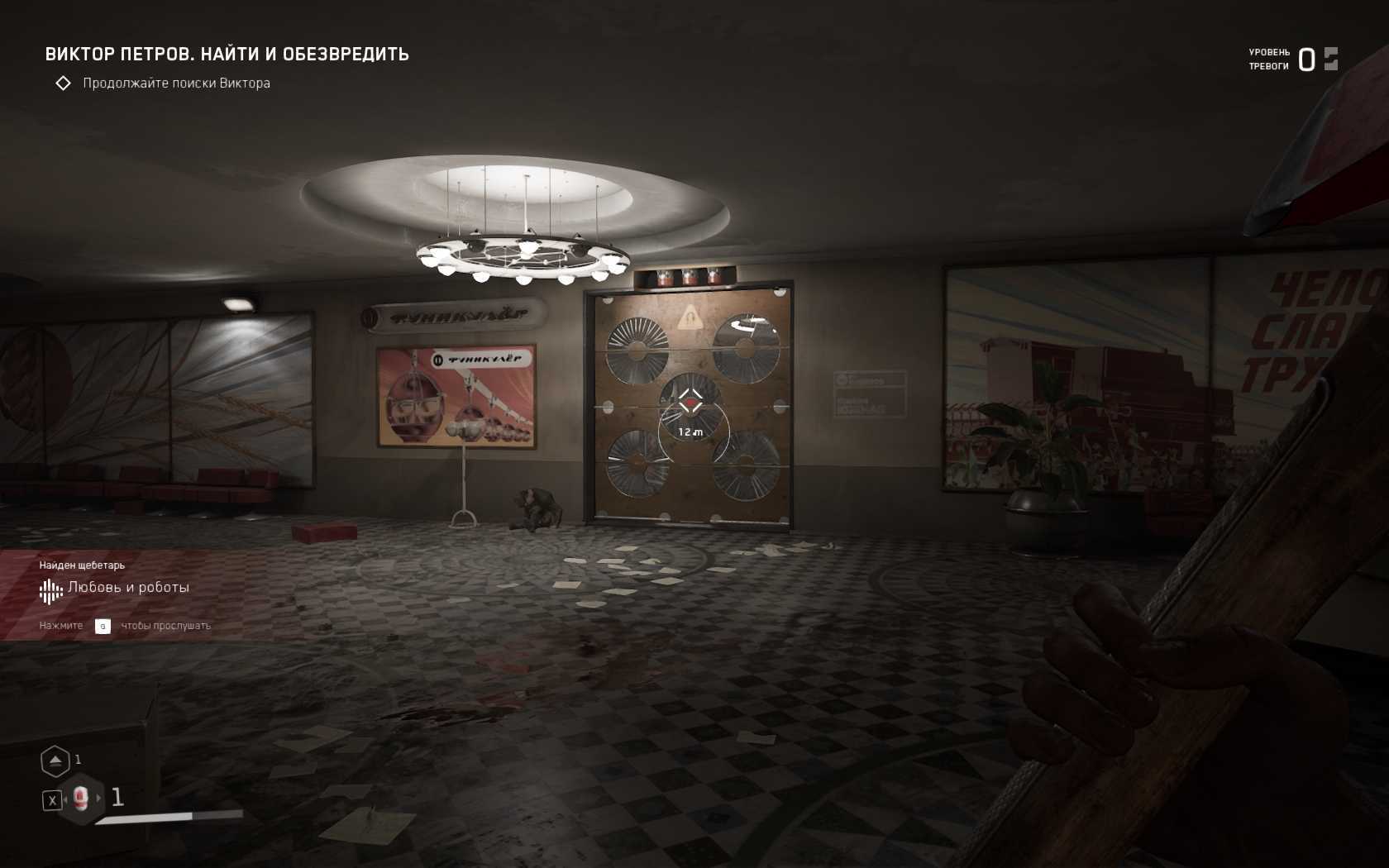This screenshot has width=1389, height=868.
Task: Select the red health capsule consumable icon
Action: click(x=80, y=798)
